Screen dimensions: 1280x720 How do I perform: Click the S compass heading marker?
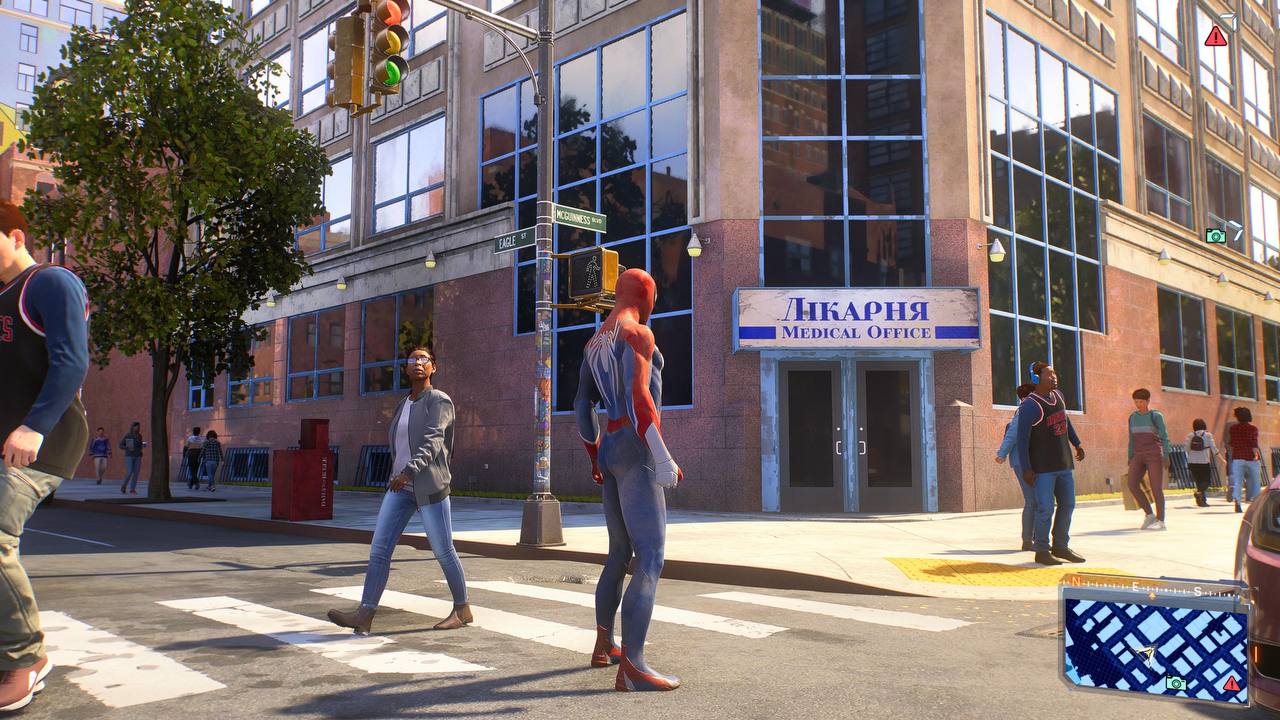pos(1197,591)
